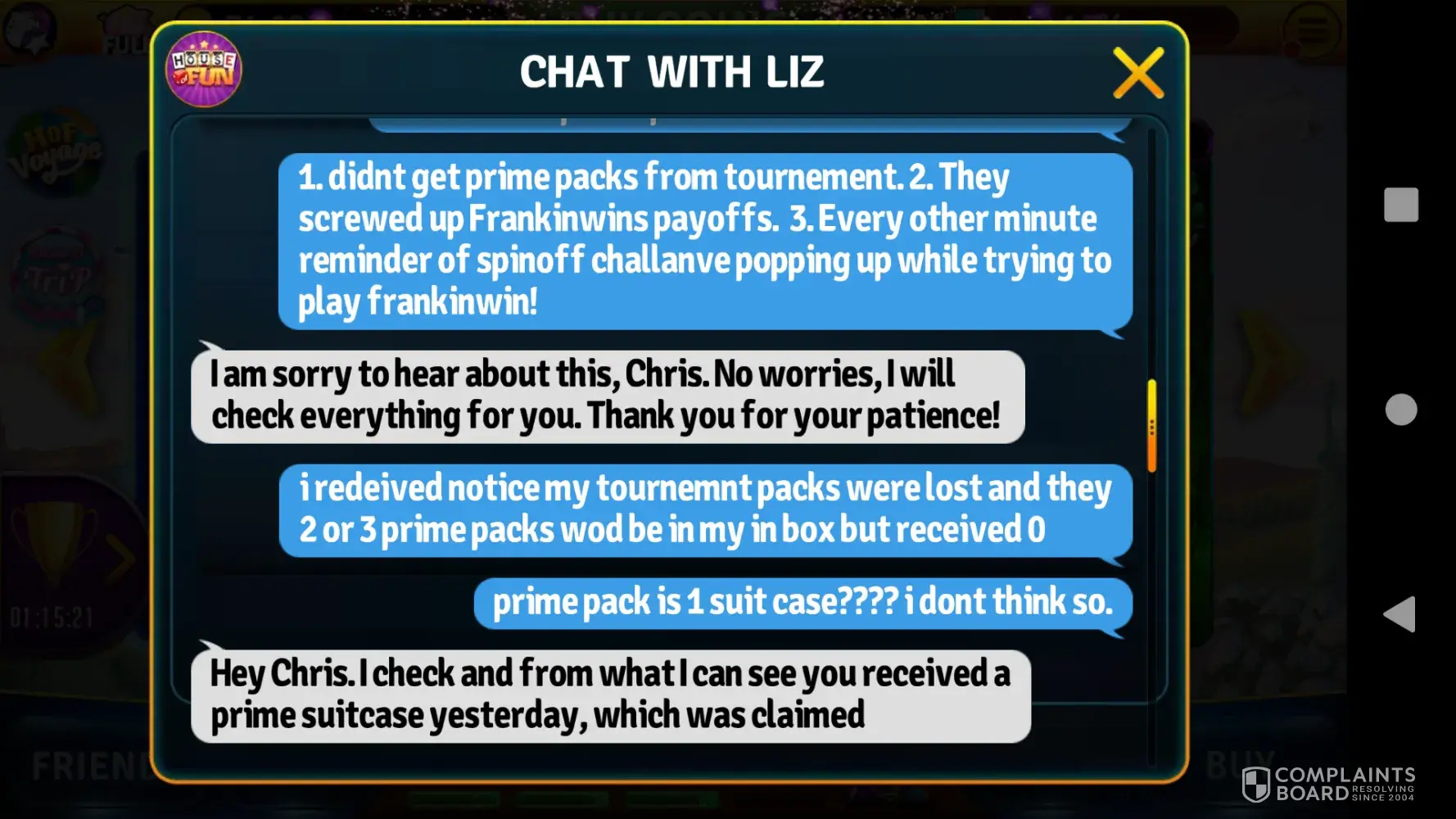Select Liz's "sorry to hear" message bubble
Screen dimensions: 1456x819
[607, 396]
